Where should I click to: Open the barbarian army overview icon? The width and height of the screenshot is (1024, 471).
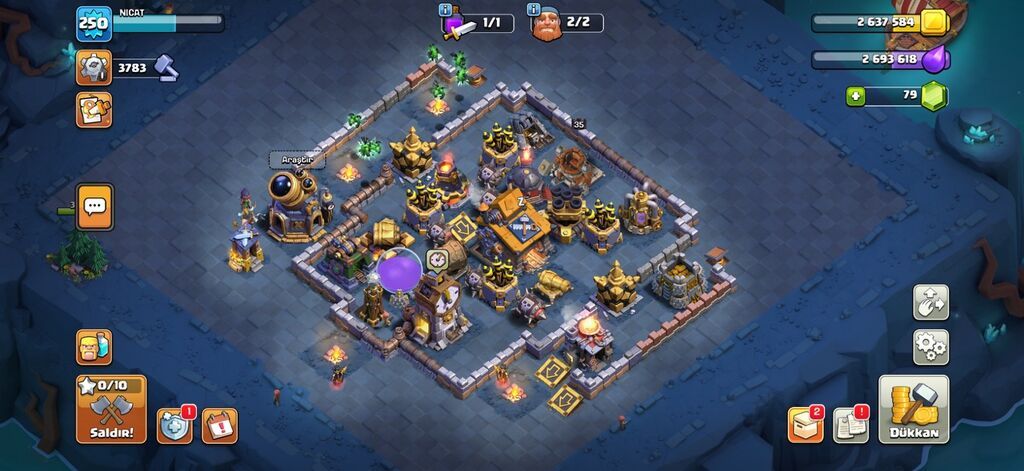click(x=94, y=347)
